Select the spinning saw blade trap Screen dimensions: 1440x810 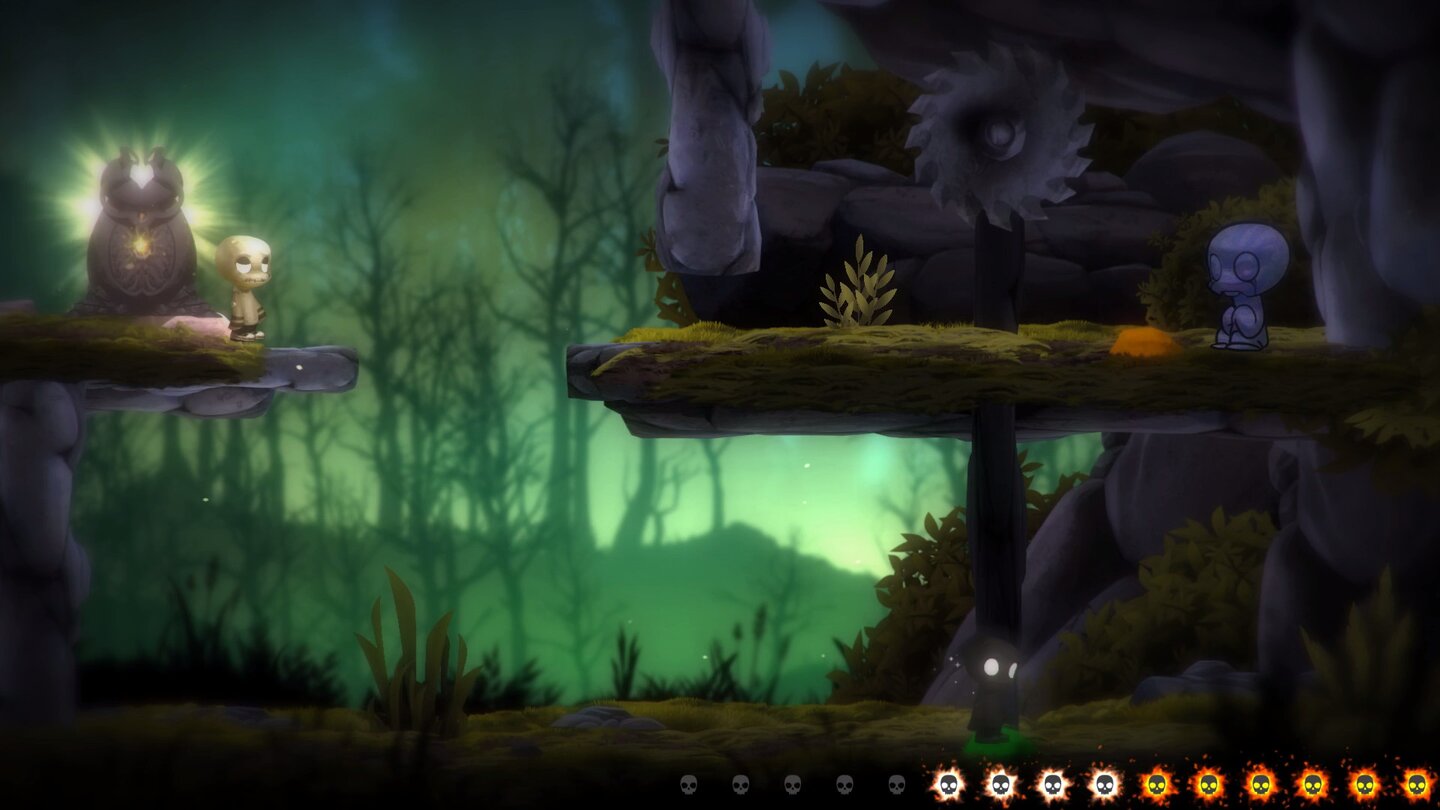point(1000,140)
